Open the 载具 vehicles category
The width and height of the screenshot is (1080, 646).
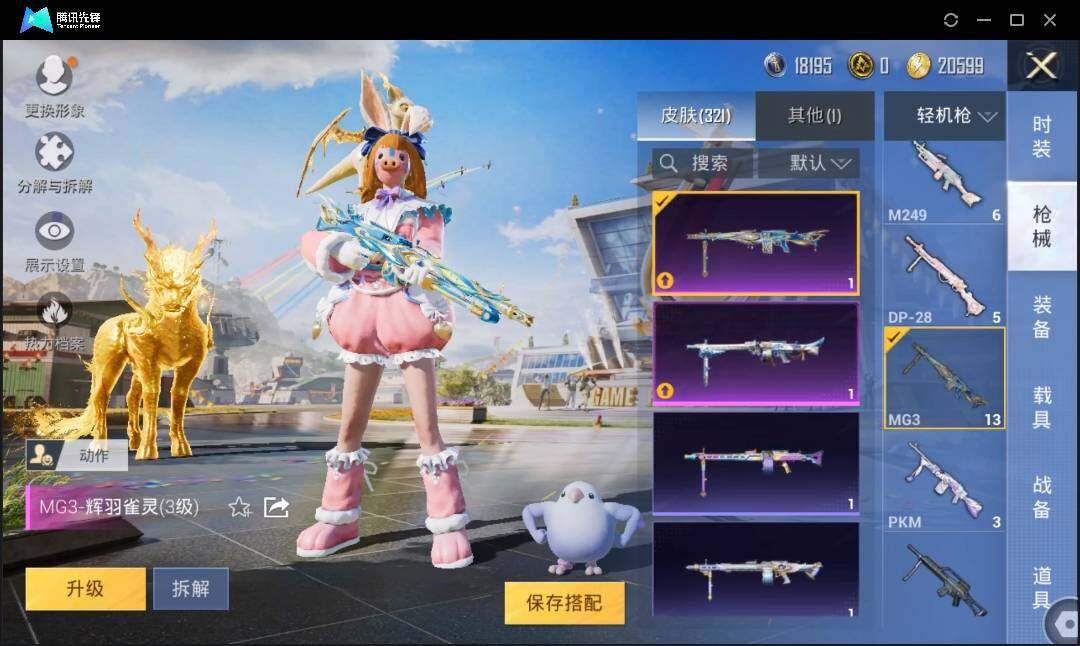click(1041, 407)
